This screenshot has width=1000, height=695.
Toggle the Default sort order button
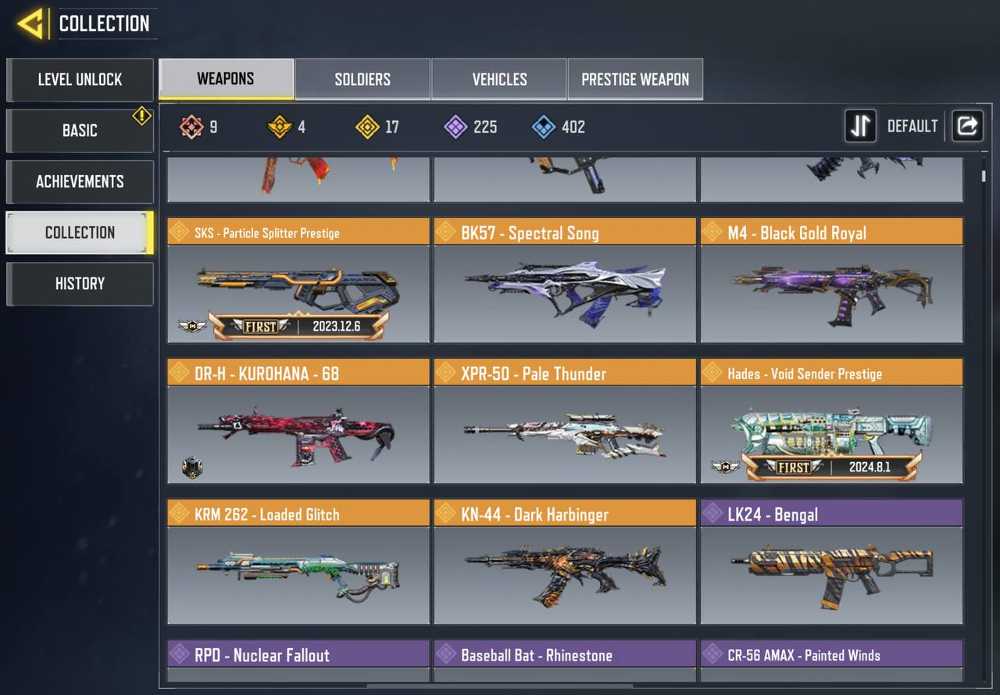pyautogui.click(x=861, y=126)
